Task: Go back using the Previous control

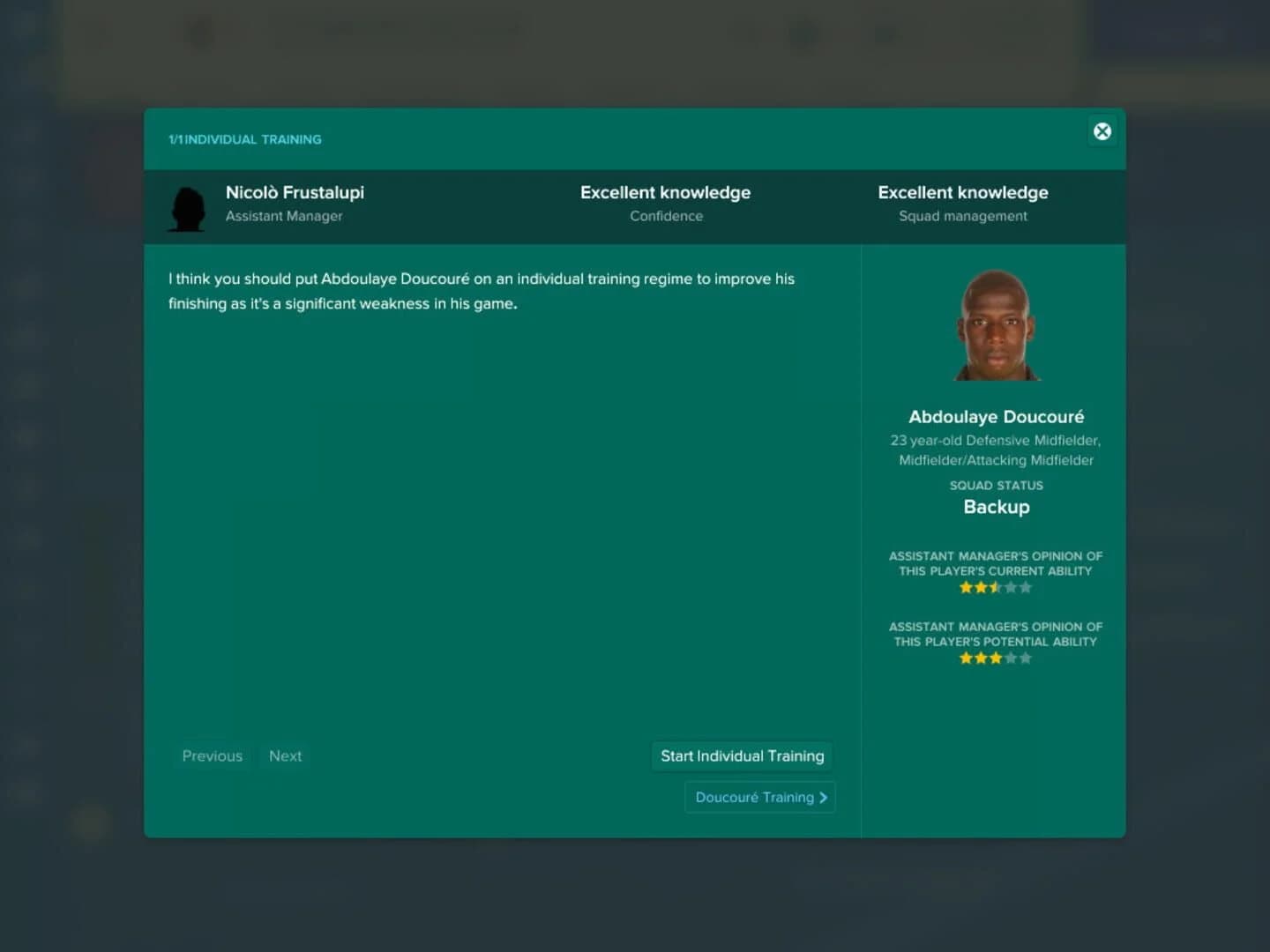Action: pyautogui.click(x=212, y=755)
